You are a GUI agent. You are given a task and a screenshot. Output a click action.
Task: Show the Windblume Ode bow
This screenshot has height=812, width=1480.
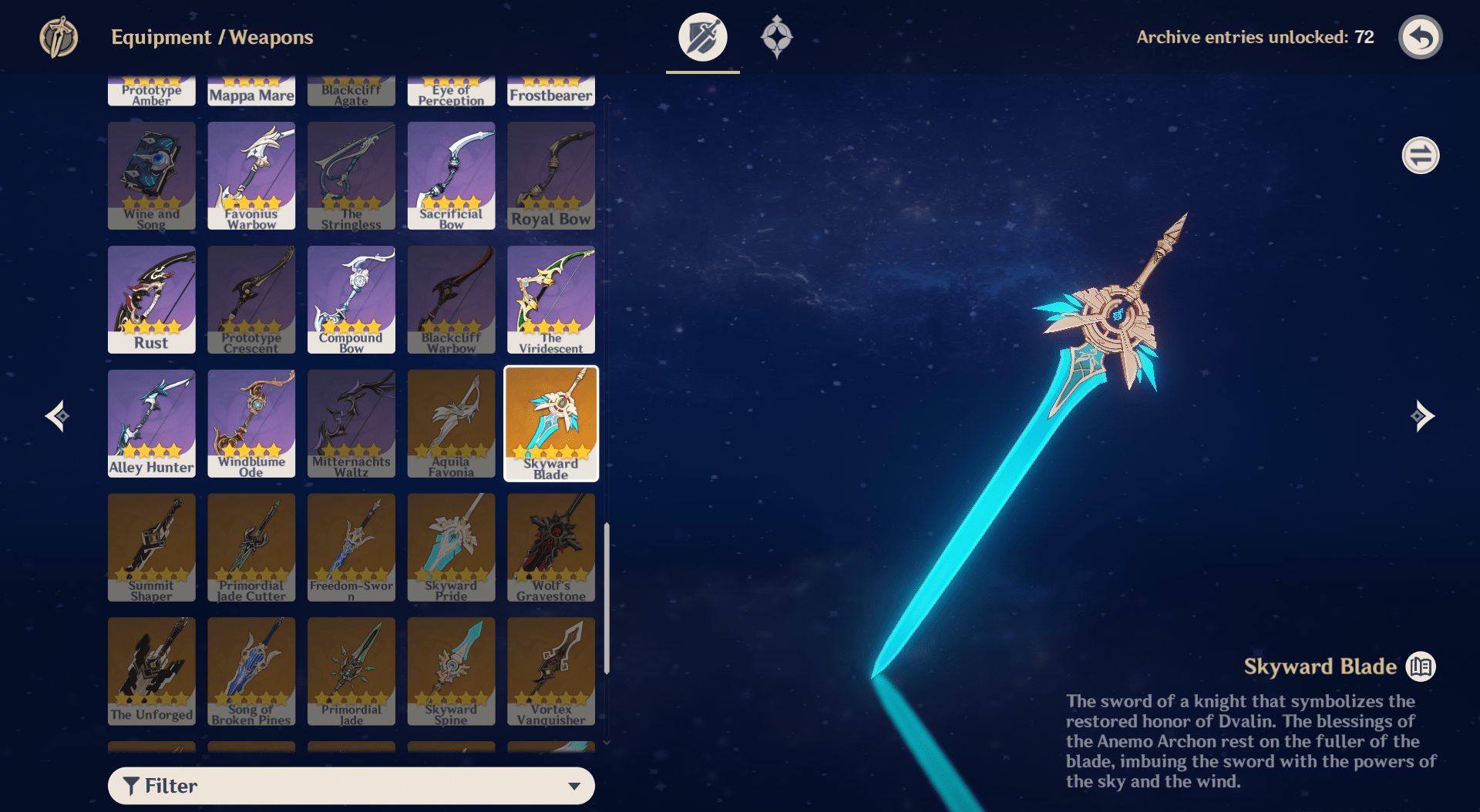coord(251,424)
